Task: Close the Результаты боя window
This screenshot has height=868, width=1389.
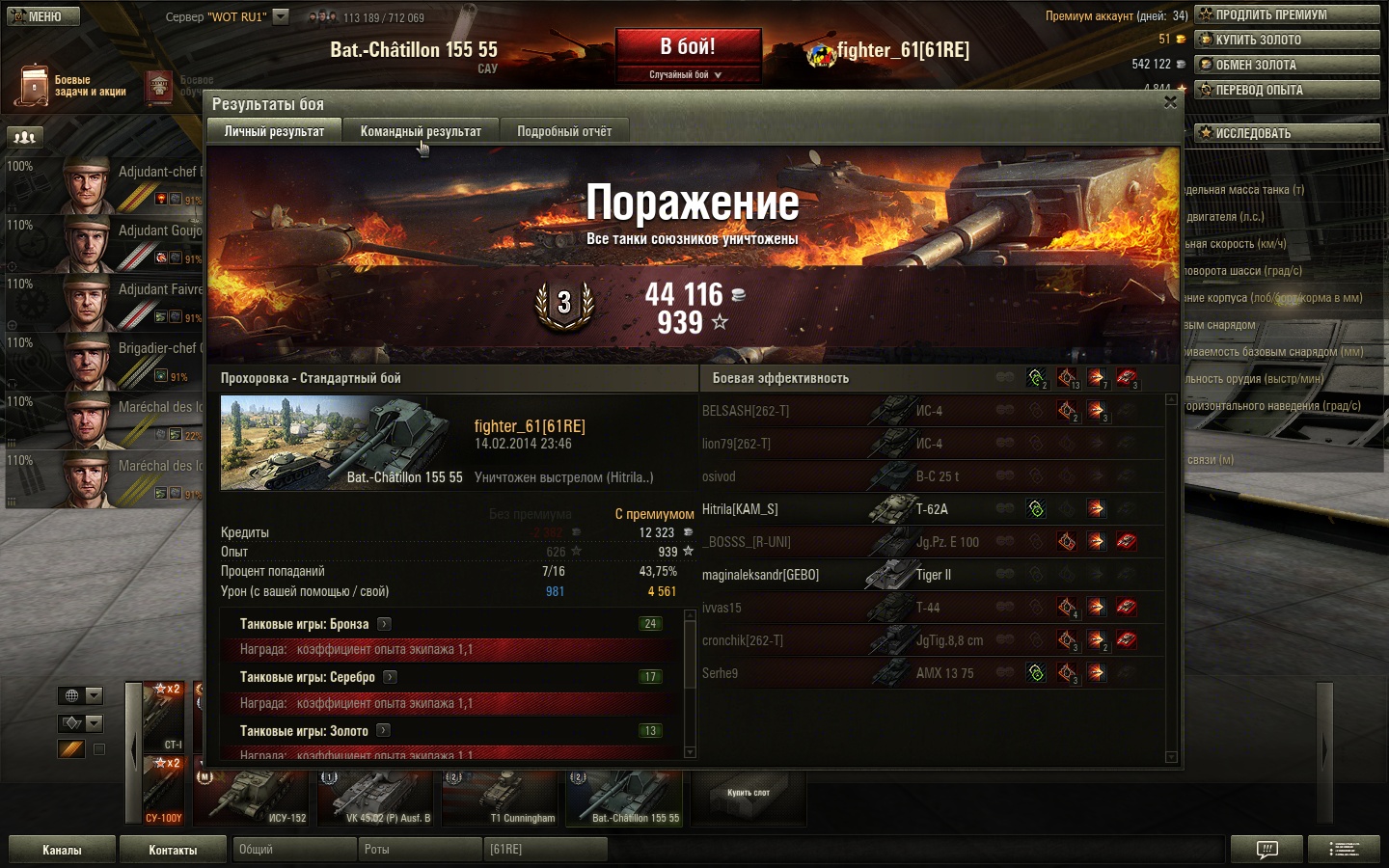Action: (x=1170, y=102)
